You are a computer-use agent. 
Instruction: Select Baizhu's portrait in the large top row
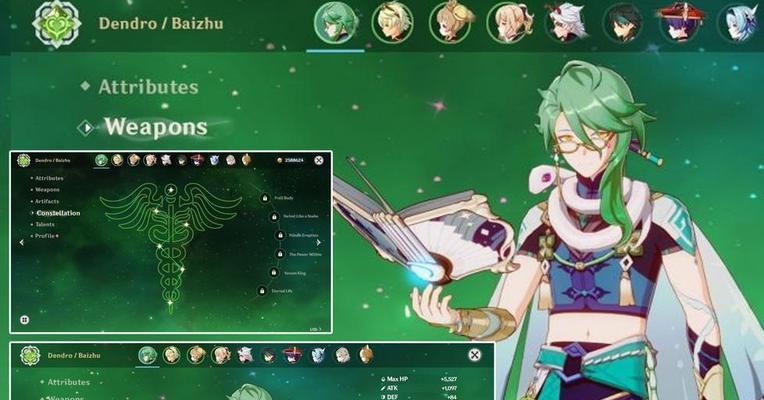(x=335, y=22)
